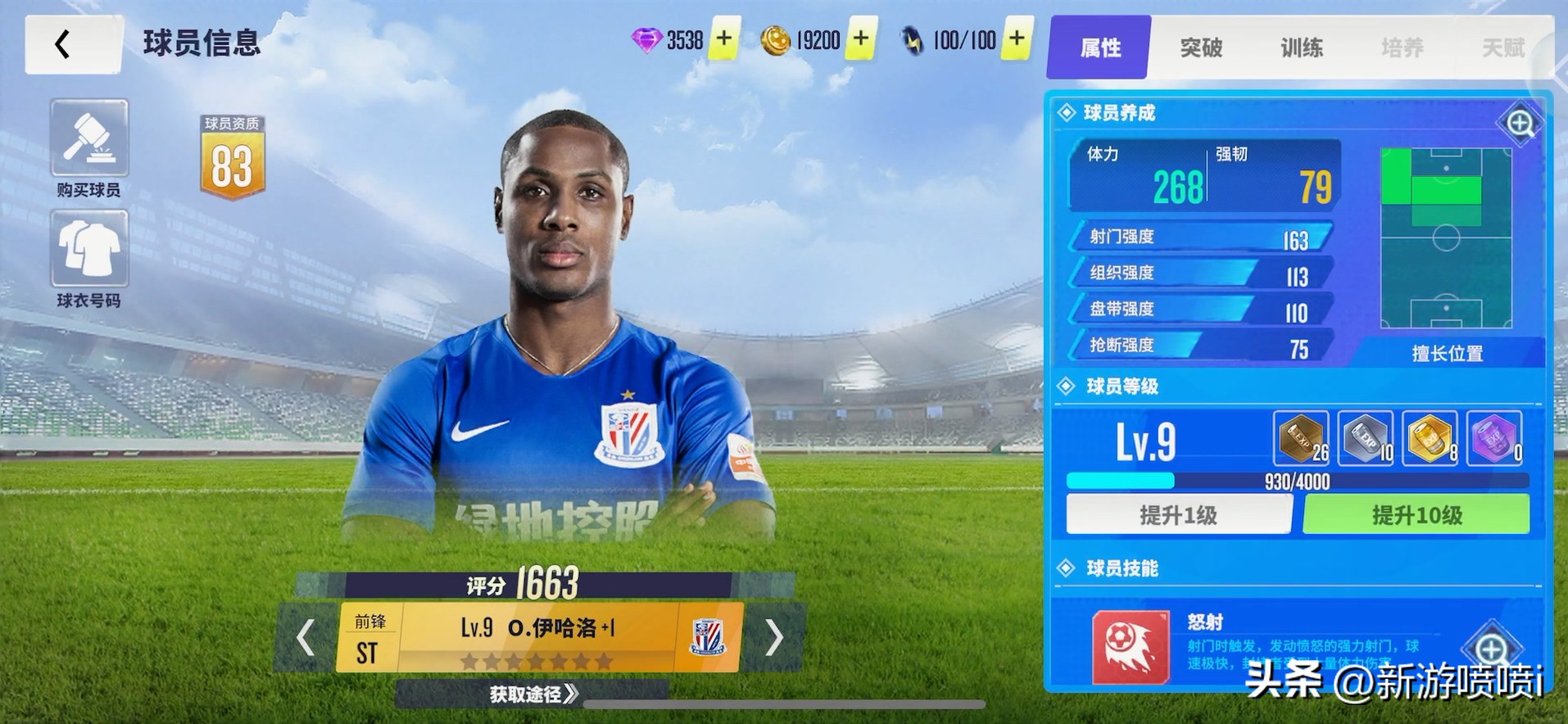Open the 天赋 talent tab

coord(1503,48)
